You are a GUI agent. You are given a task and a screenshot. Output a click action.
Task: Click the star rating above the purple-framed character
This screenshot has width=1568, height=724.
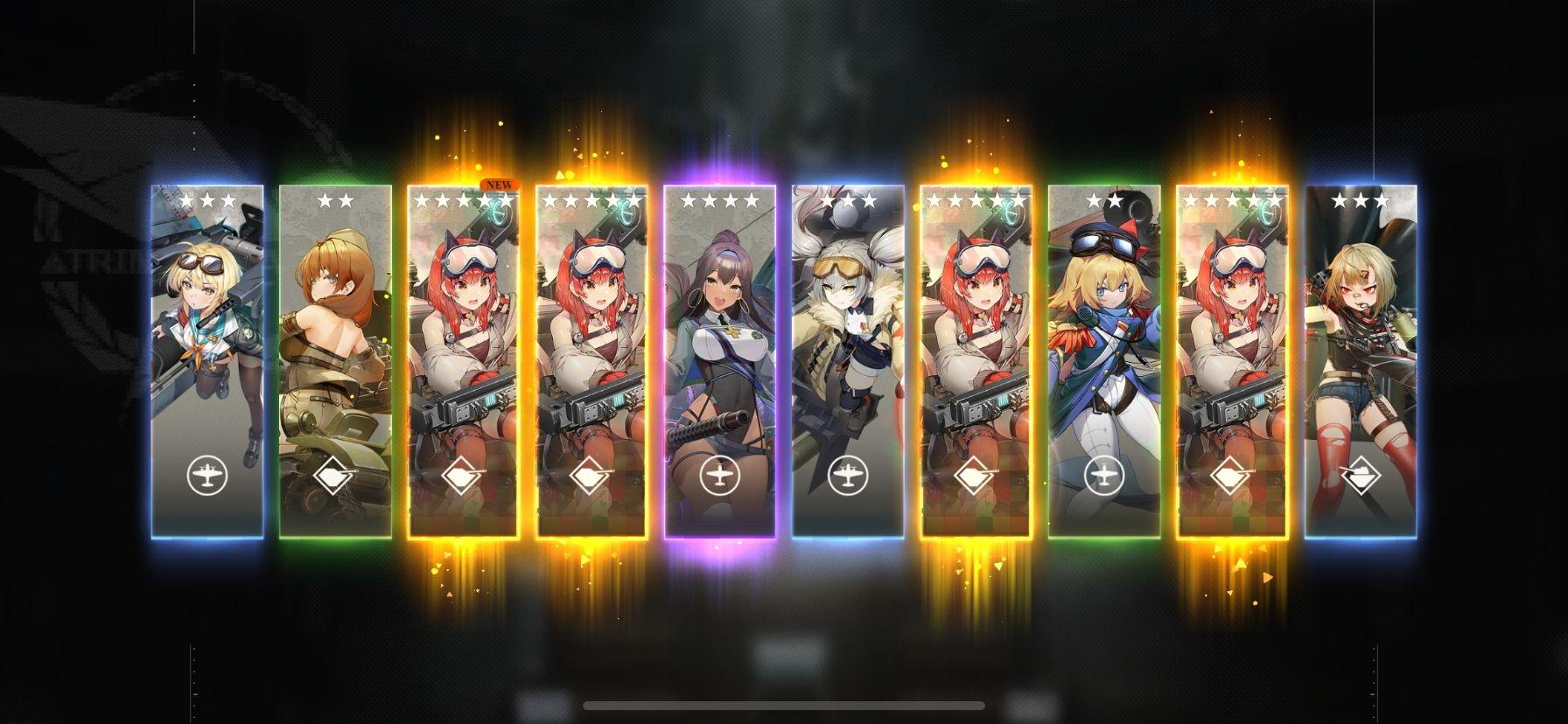[721, 199]
